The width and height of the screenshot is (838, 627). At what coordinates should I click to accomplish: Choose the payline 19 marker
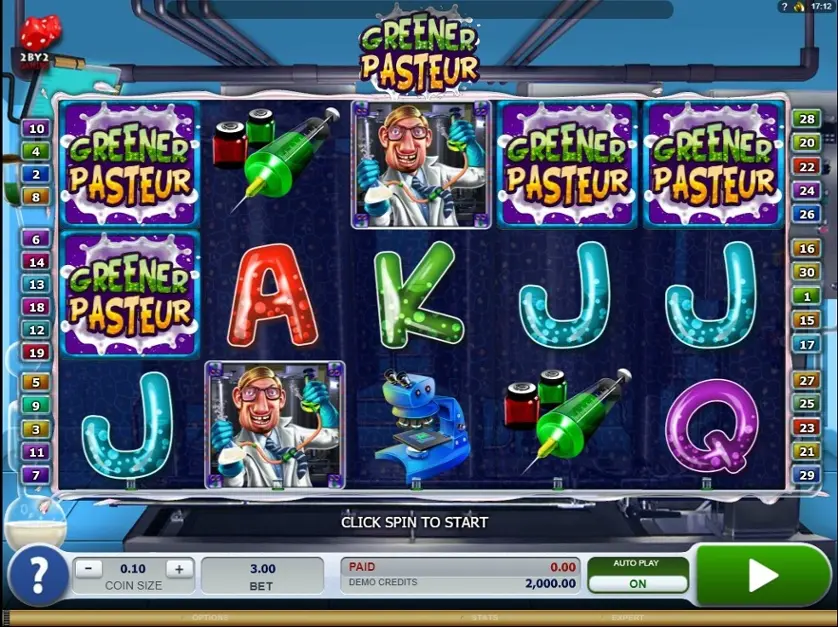[36, 352]
